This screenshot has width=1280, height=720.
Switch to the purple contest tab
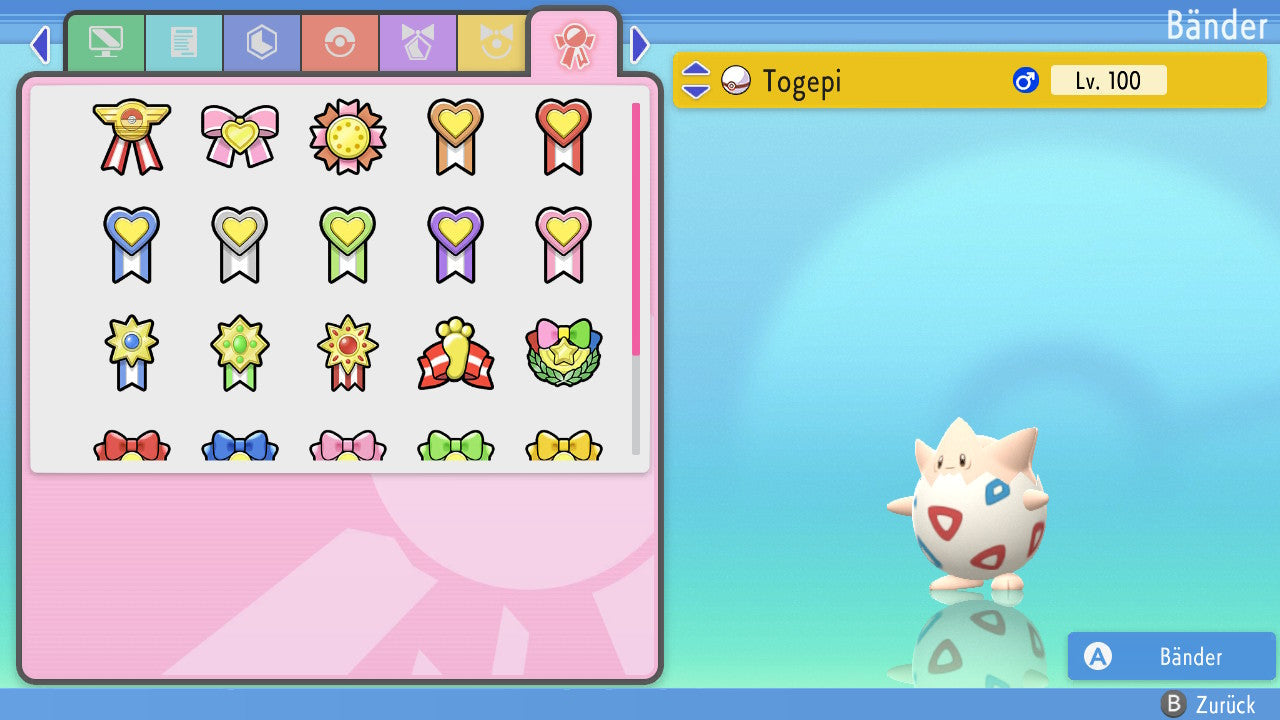tap(418, 43)
